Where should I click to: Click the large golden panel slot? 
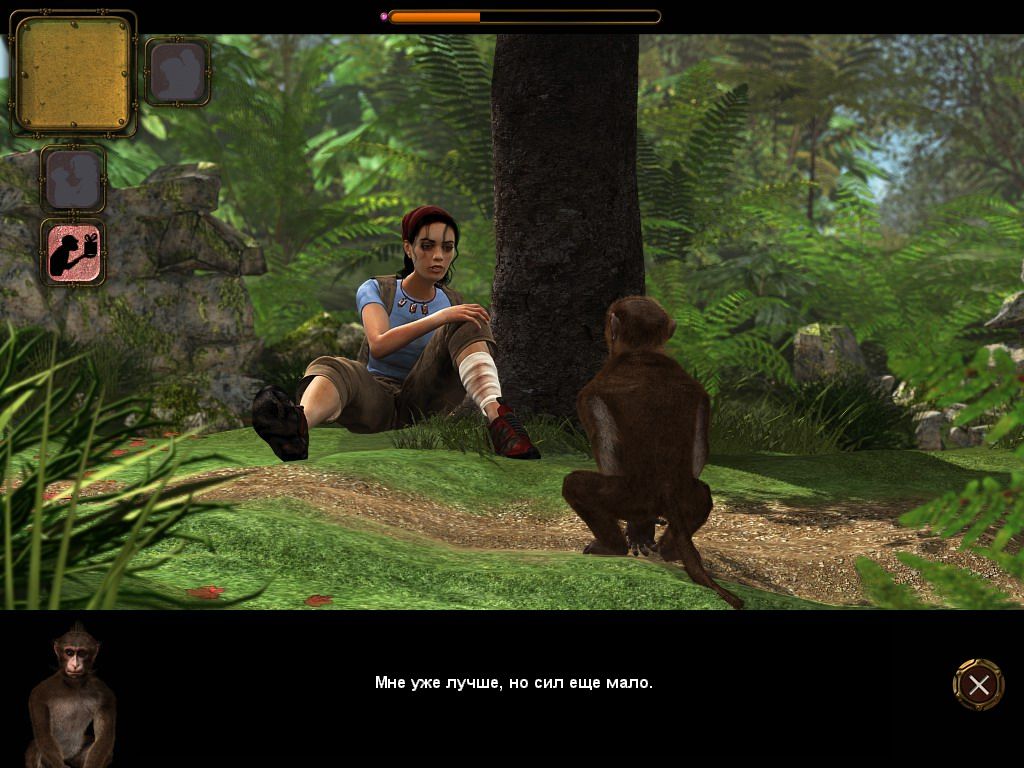pos(73,74)
